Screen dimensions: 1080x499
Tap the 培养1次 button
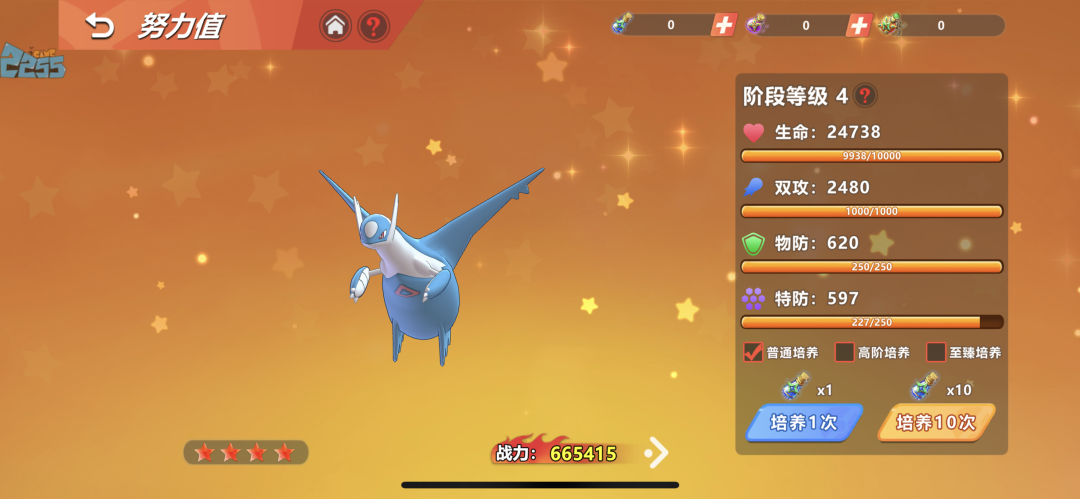804,423
